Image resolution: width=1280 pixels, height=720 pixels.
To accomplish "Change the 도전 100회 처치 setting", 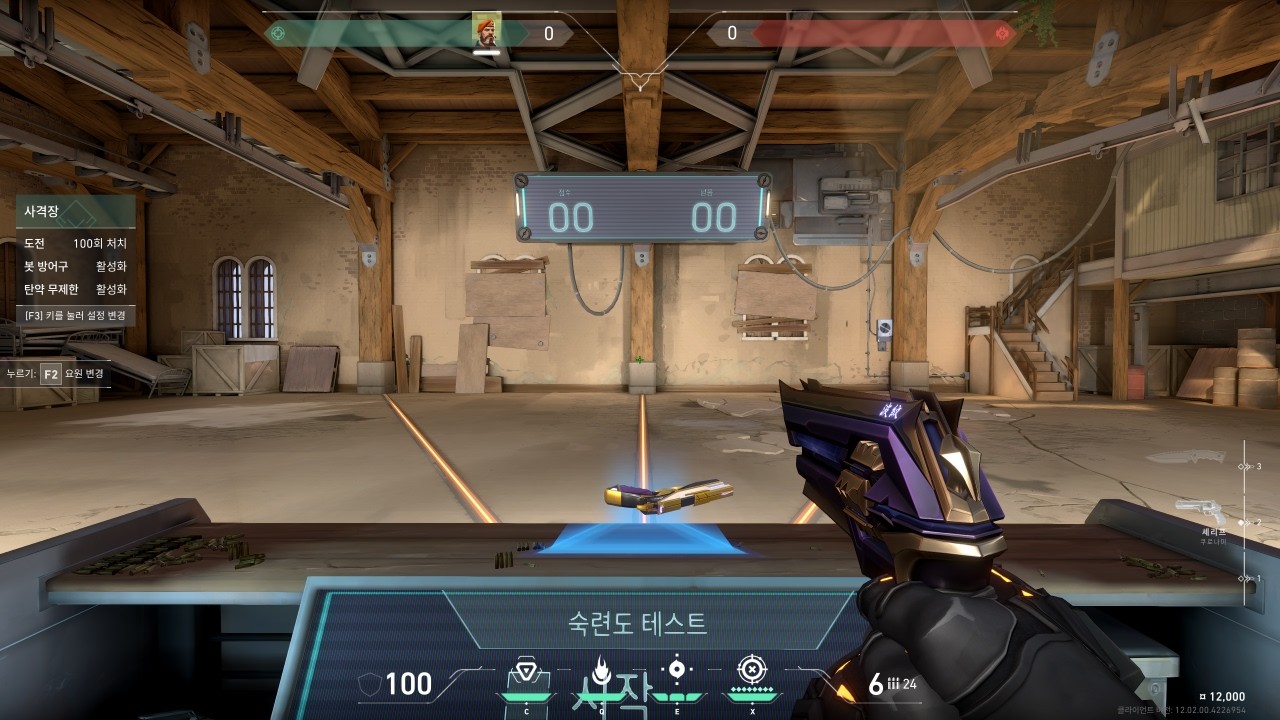I will pyautogui.click(x=76, y=243).
